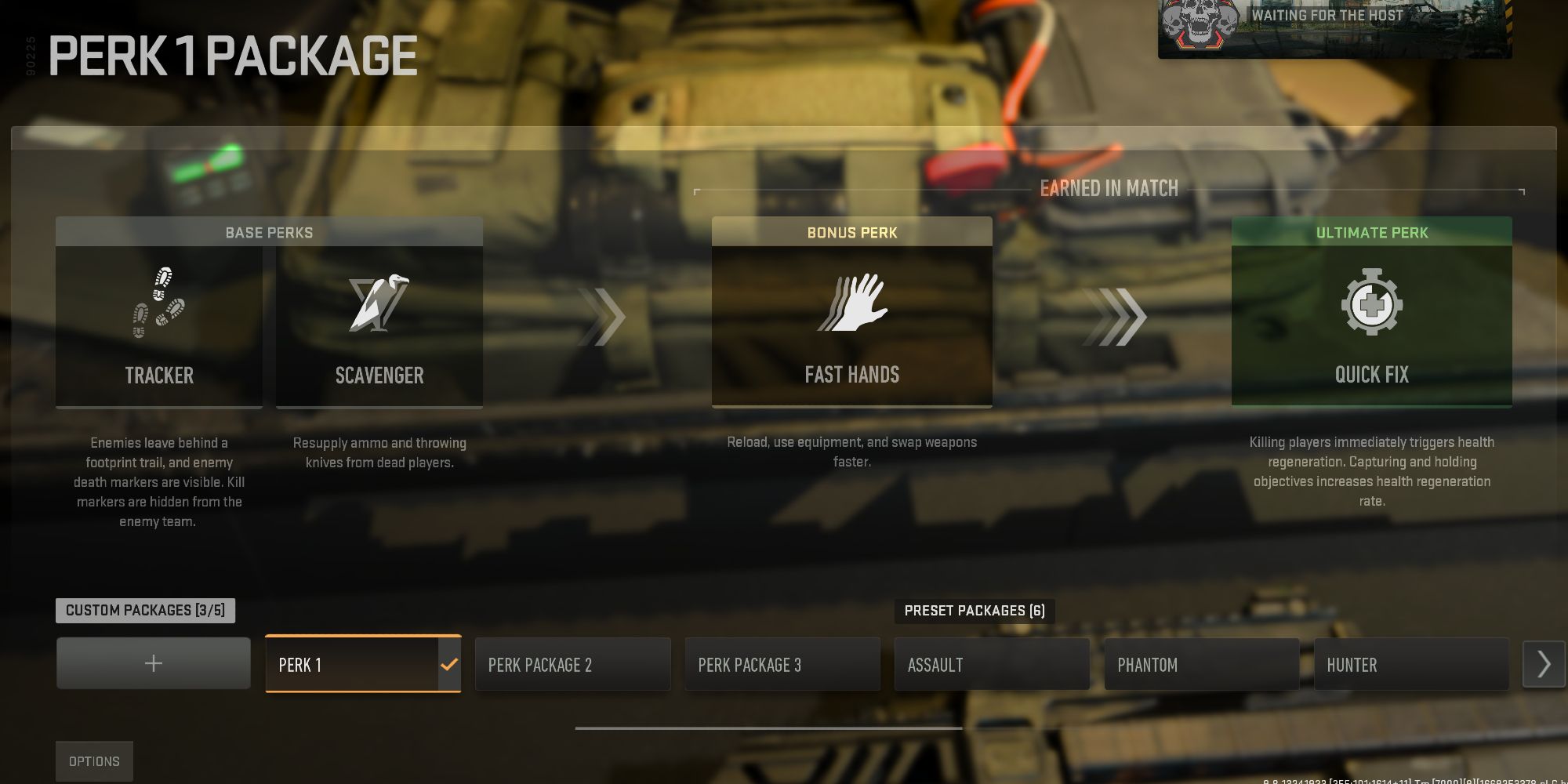
Task: Switch to the Assault preset package
Action: tap(991, 664)
